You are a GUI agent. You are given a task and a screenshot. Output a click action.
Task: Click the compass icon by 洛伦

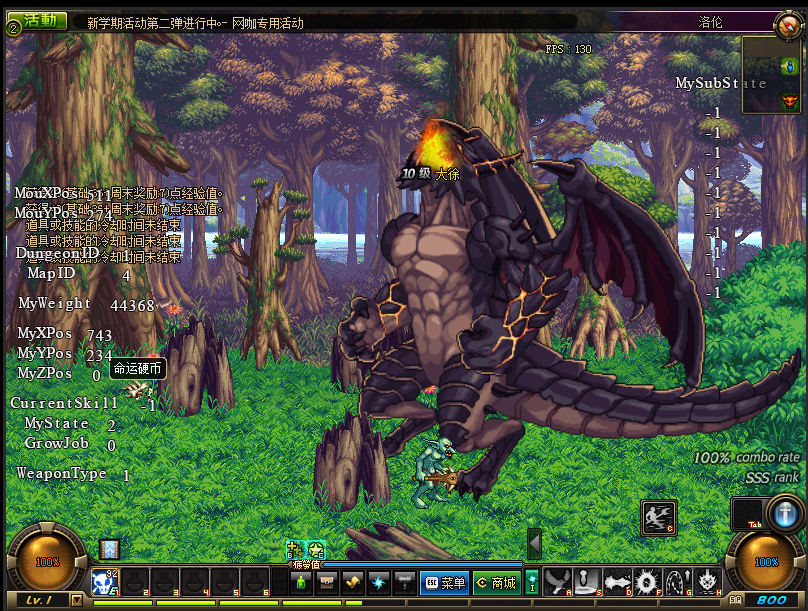click(786, 25)
